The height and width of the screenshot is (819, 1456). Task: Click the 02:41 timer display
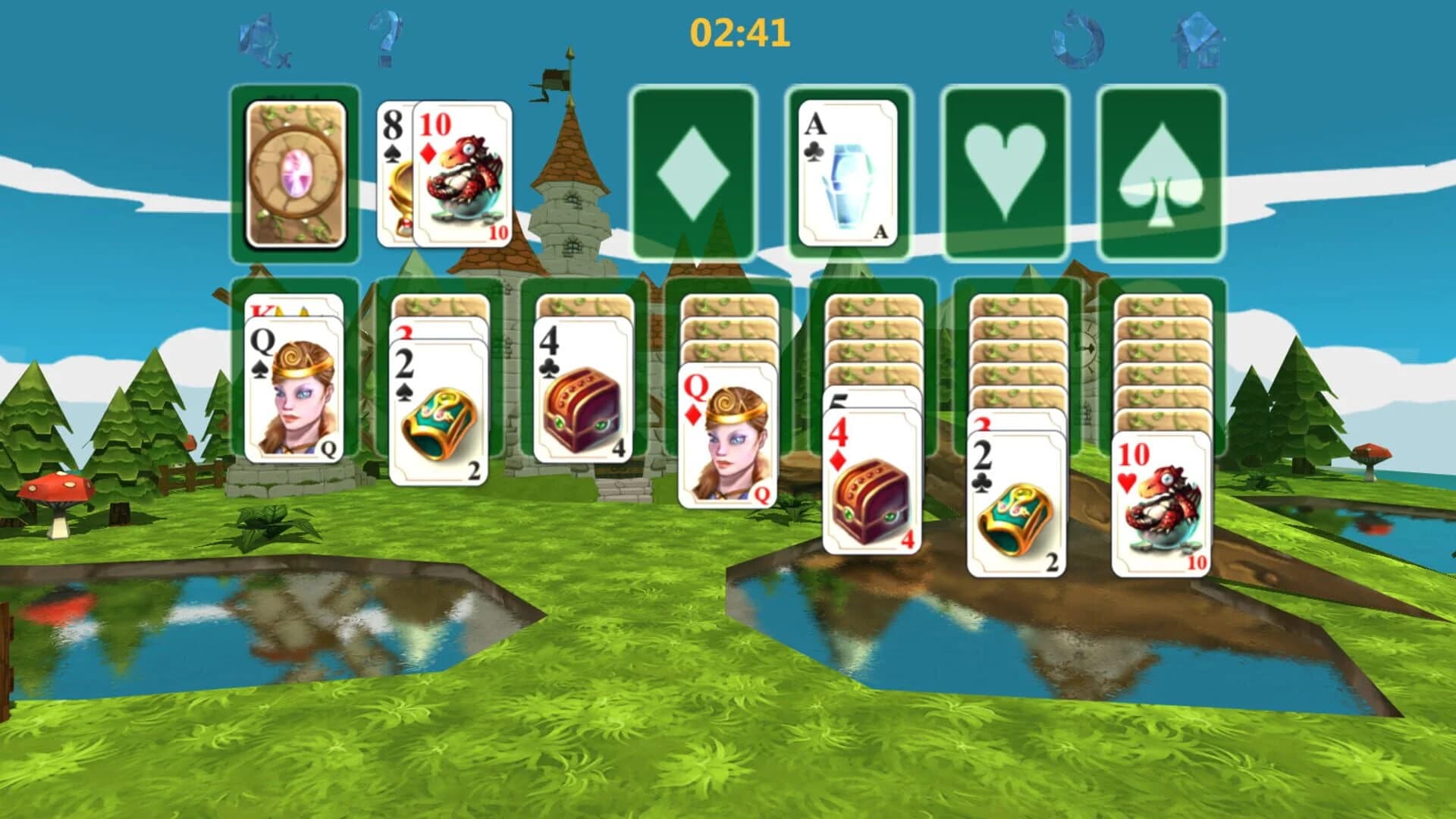point(738,30)
